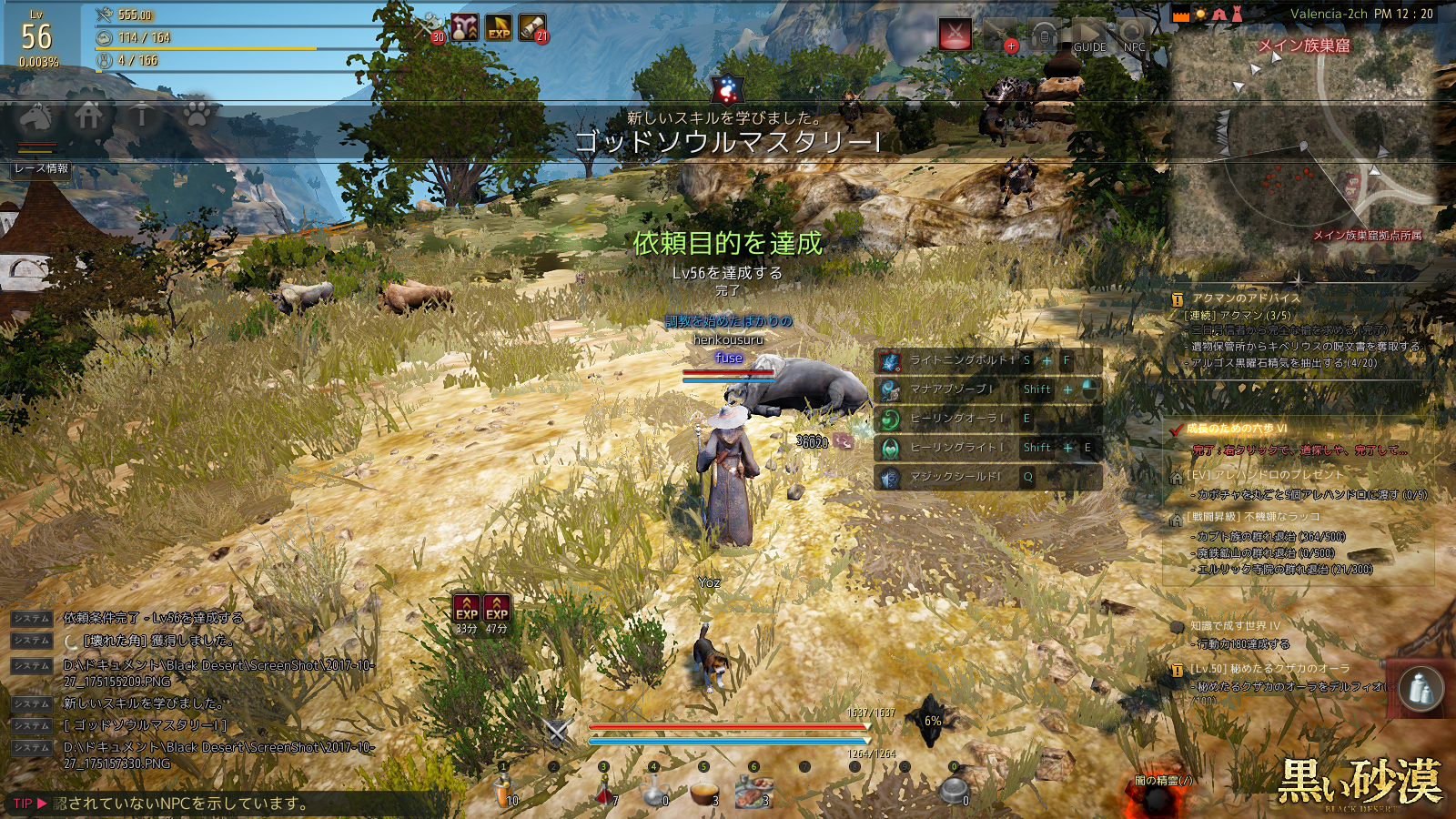The height and width of the screenshot is (819, 1456).
Task: Select the soup bowl in slot 5
Action: coord(704,793)
